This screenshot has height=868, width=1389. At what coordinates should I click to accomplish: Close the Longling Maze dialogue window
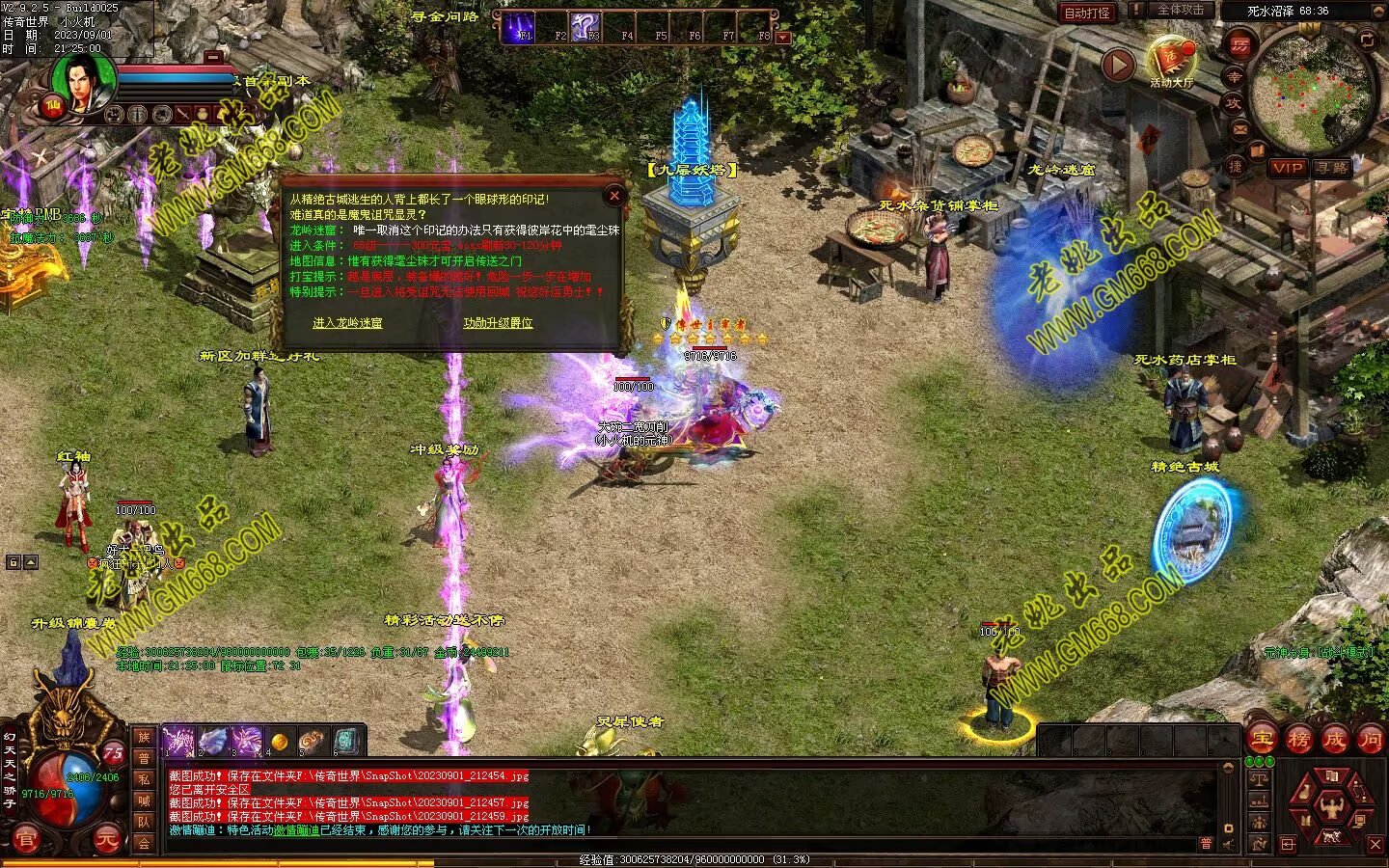[614, 196]
